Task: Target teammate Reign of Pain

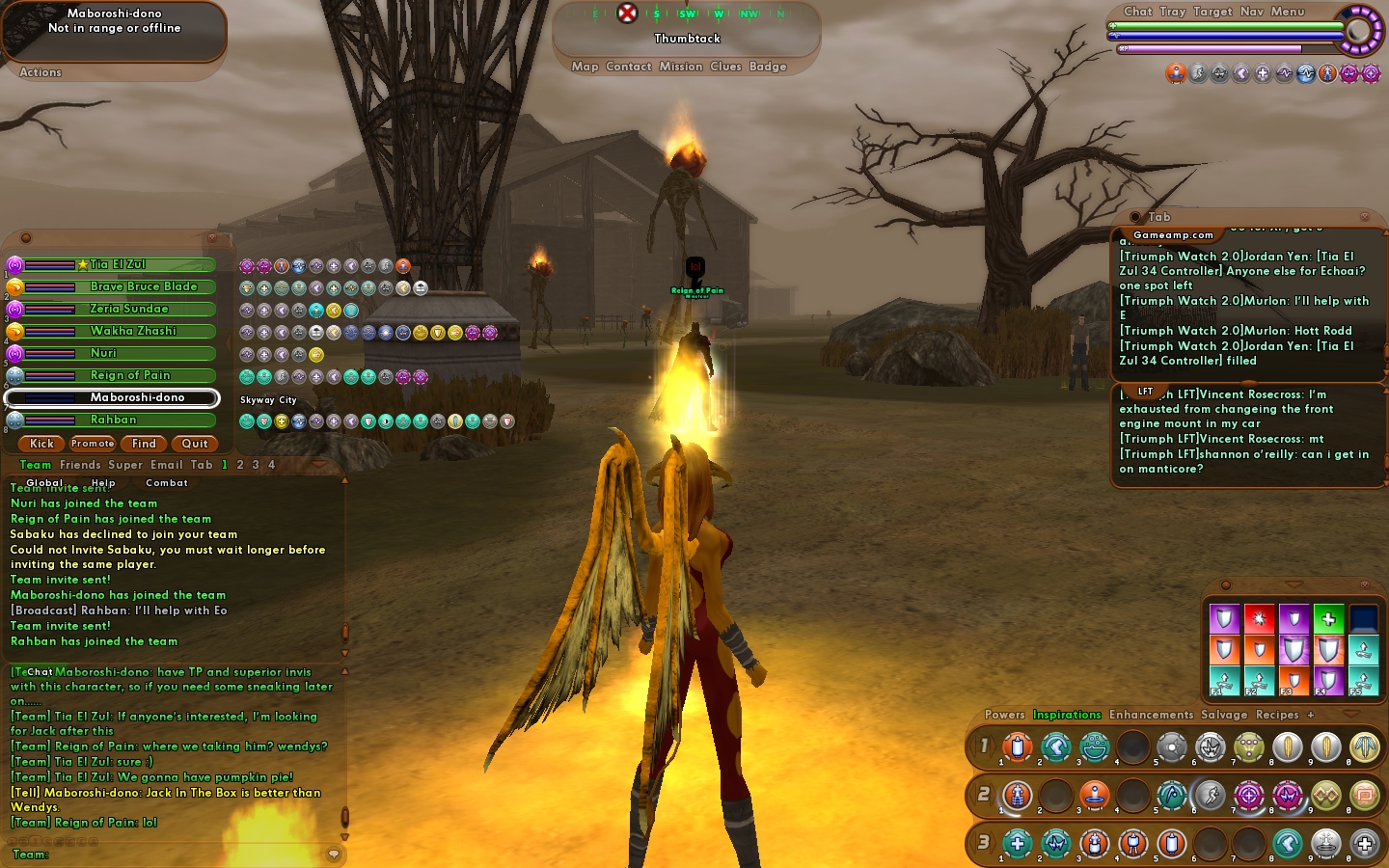Action: [x=129, y=375]
